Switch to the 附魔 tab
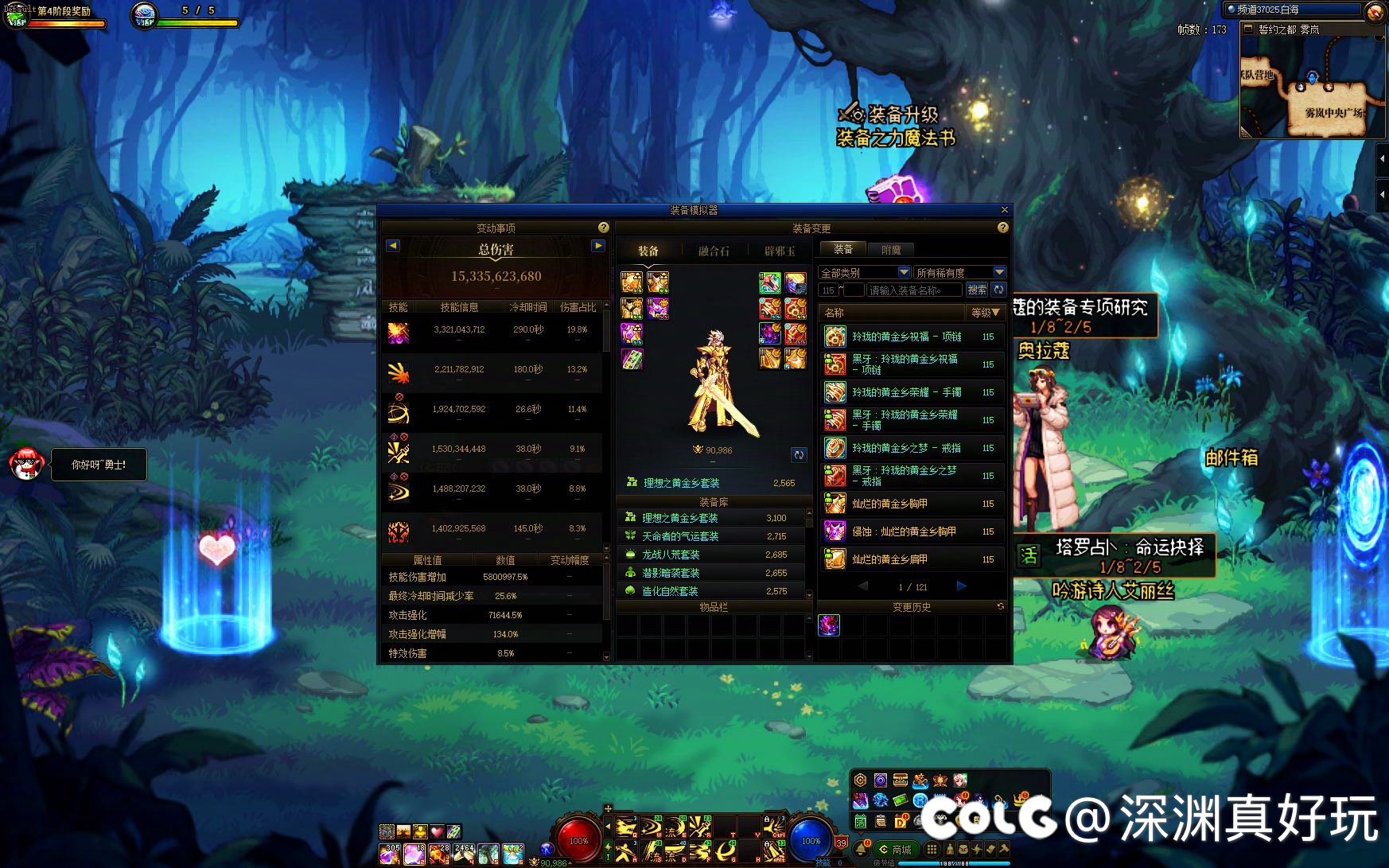Viewport: 1389px width, 868px height. click(x=891, y=250)
